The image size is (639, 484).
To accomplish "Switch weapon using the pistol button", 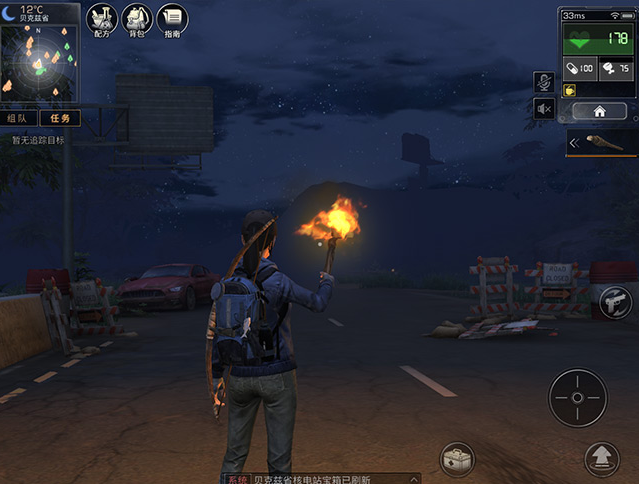I will tap(615, 299).
